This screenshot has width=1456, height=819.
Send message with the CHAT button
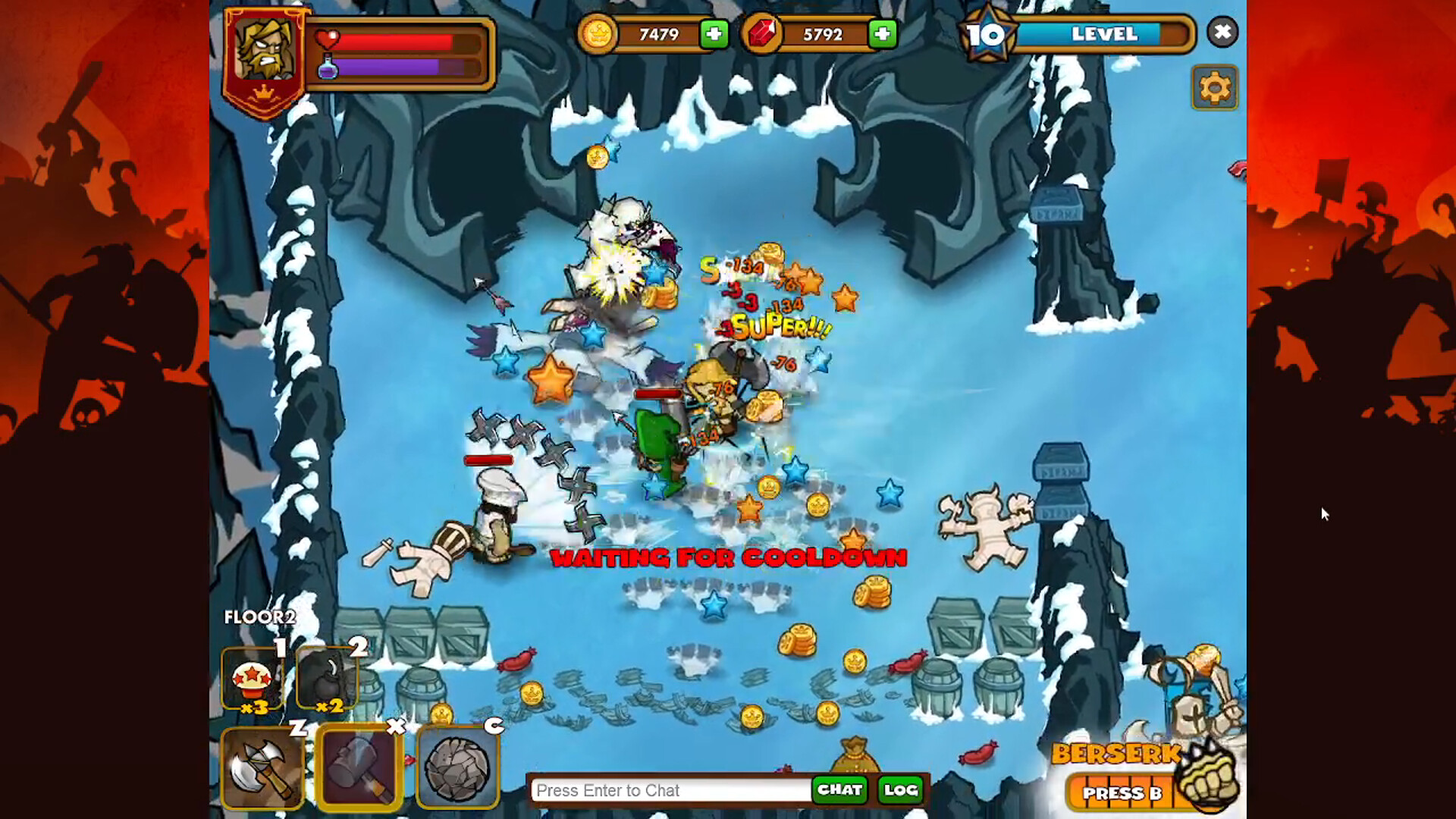839,790
